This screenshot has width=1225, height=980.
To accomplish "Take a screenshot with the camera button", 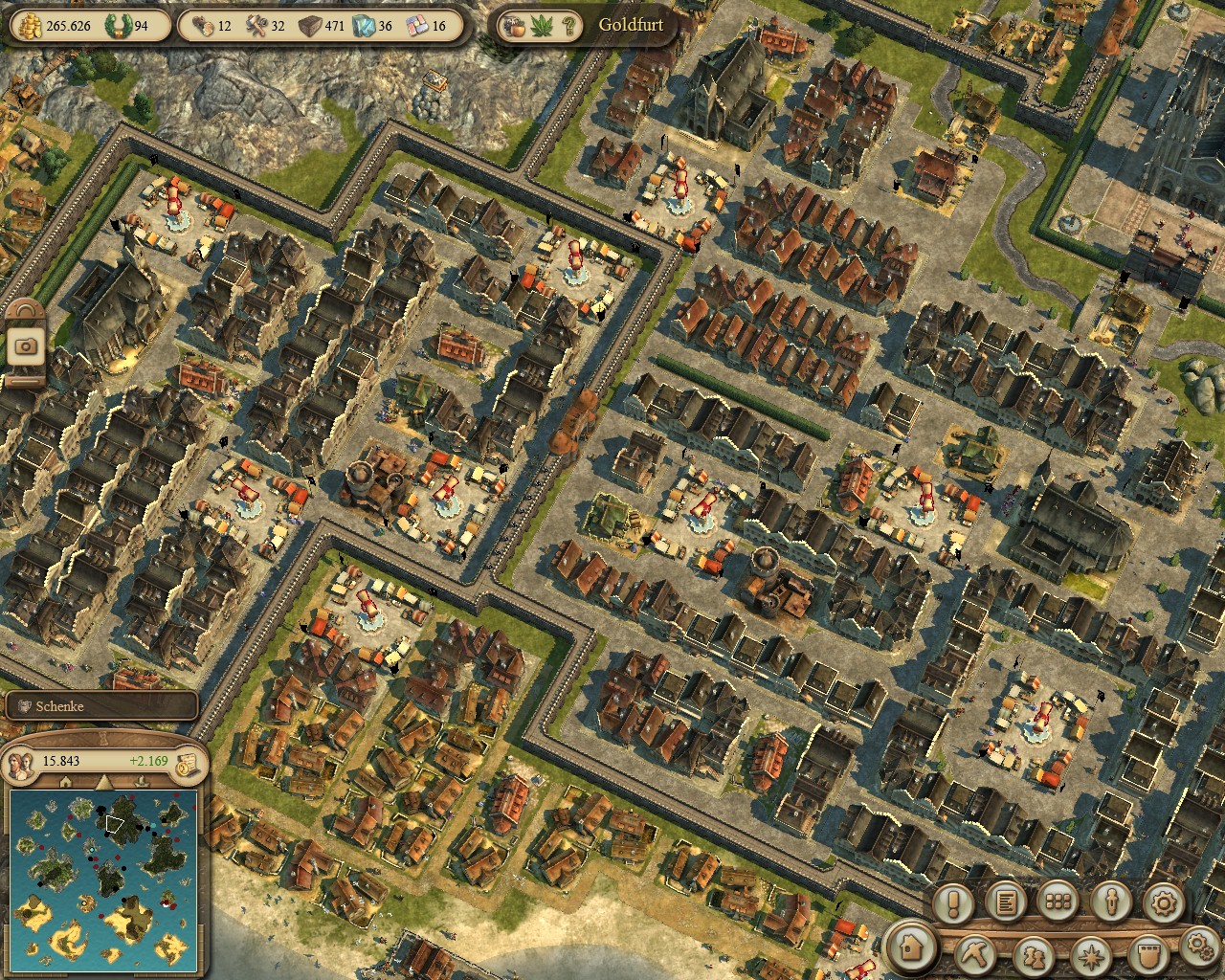I will point(26,345).
